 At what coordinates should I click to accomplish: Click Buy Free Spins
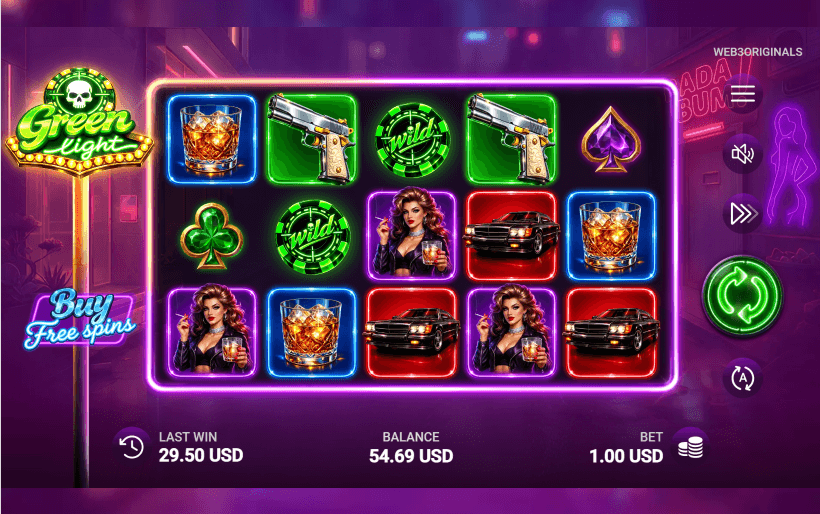(79, 316)
